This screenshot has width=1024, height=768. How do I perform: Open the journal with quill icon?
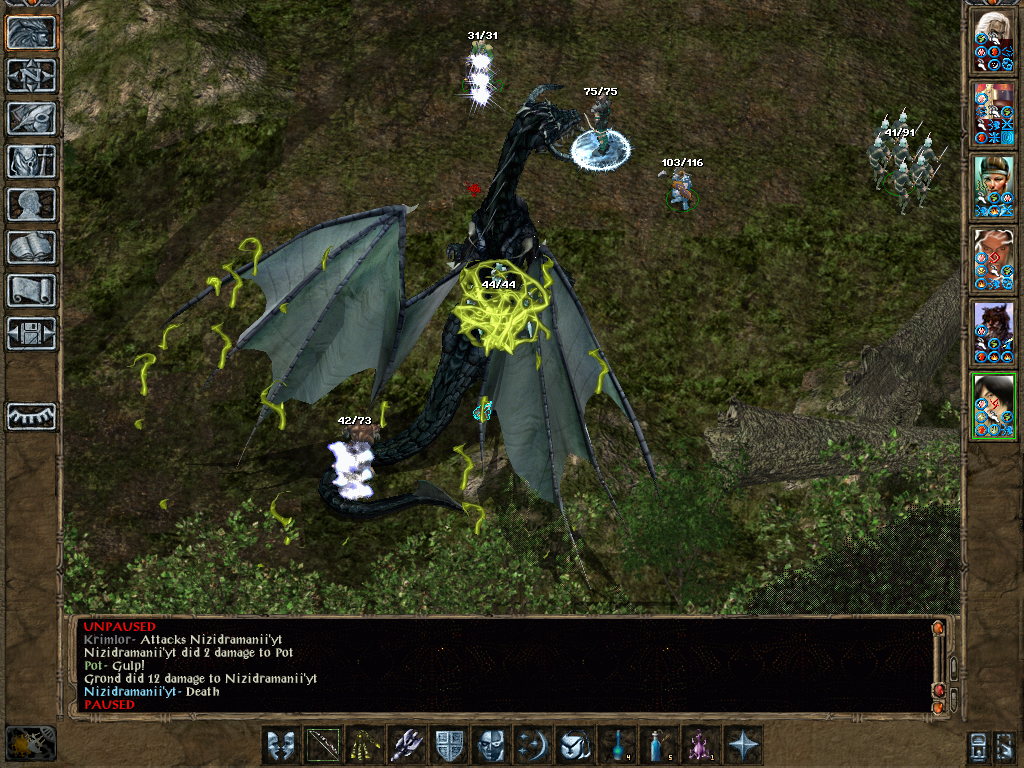click(32, 118)
